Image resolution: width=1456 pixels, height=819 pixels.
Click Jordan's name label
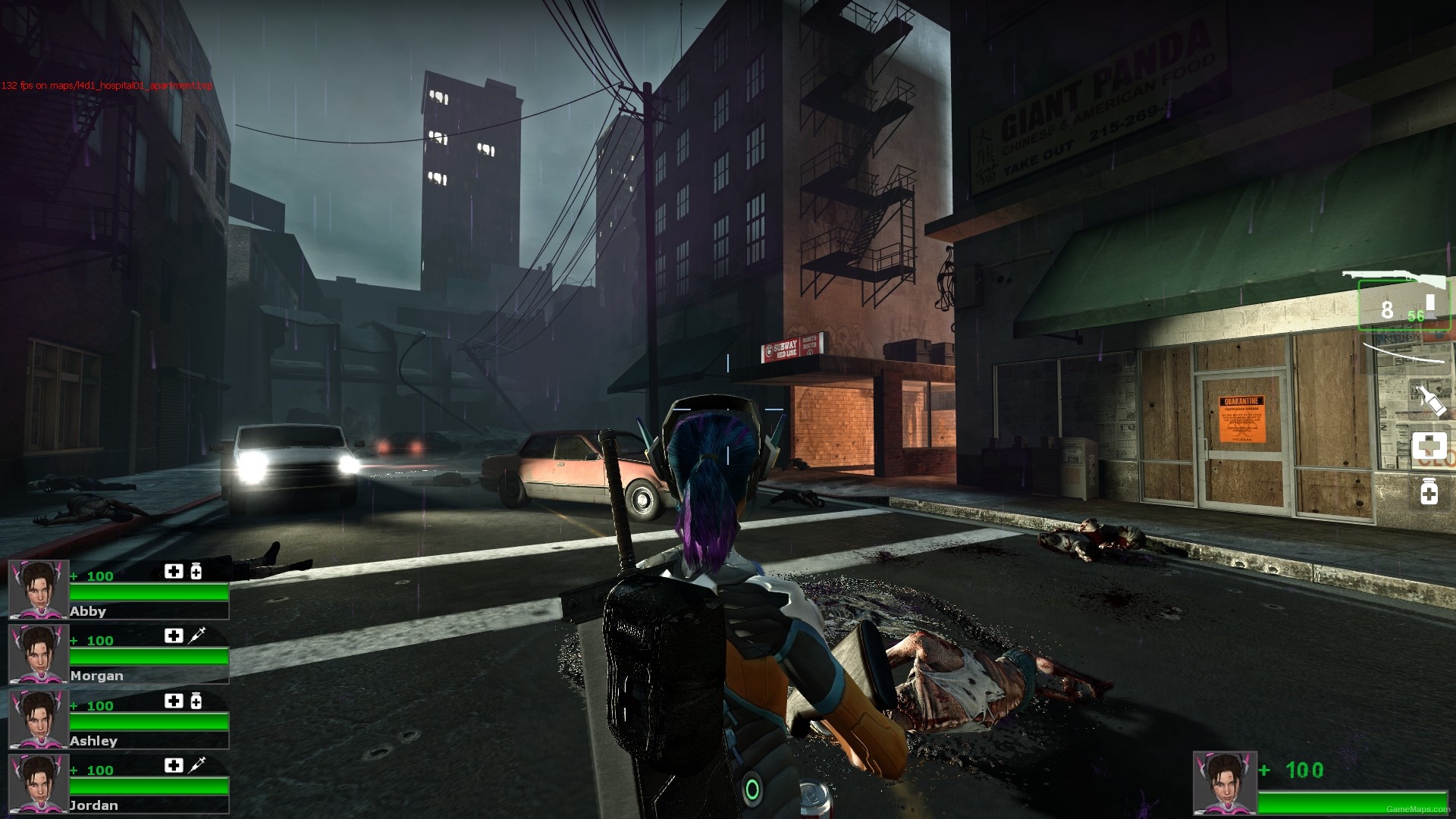(x=93, y=805)
